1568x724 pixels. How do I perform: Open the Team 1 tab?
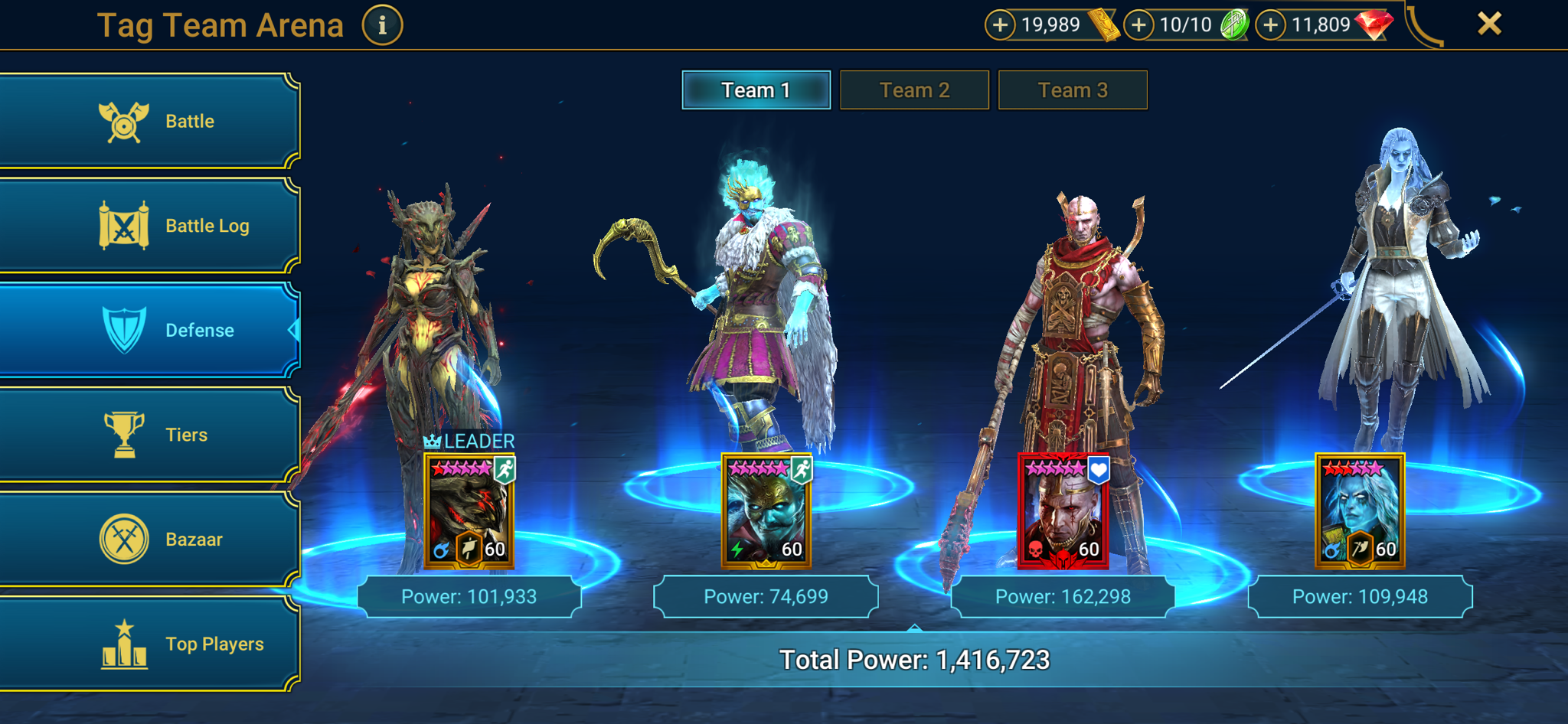(756, 90)
